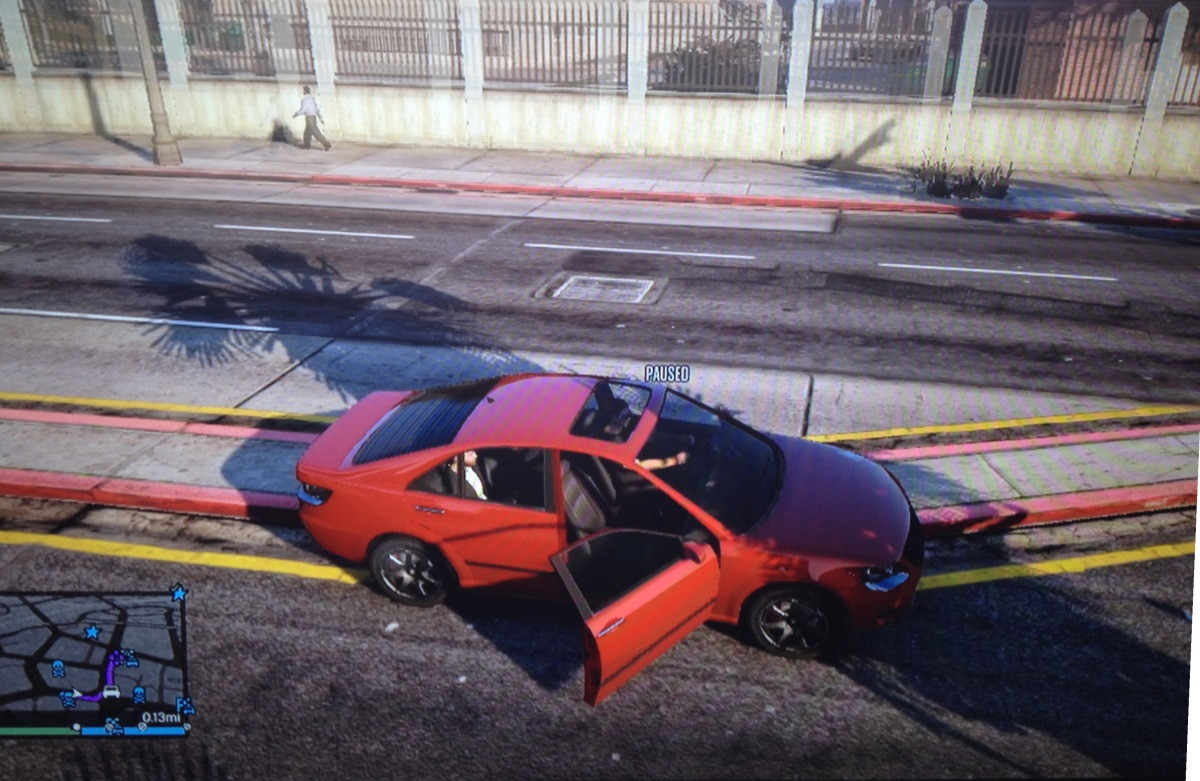Select the white player arrow on minimap
Screen dimensions: 1200x781
[76, 693]
